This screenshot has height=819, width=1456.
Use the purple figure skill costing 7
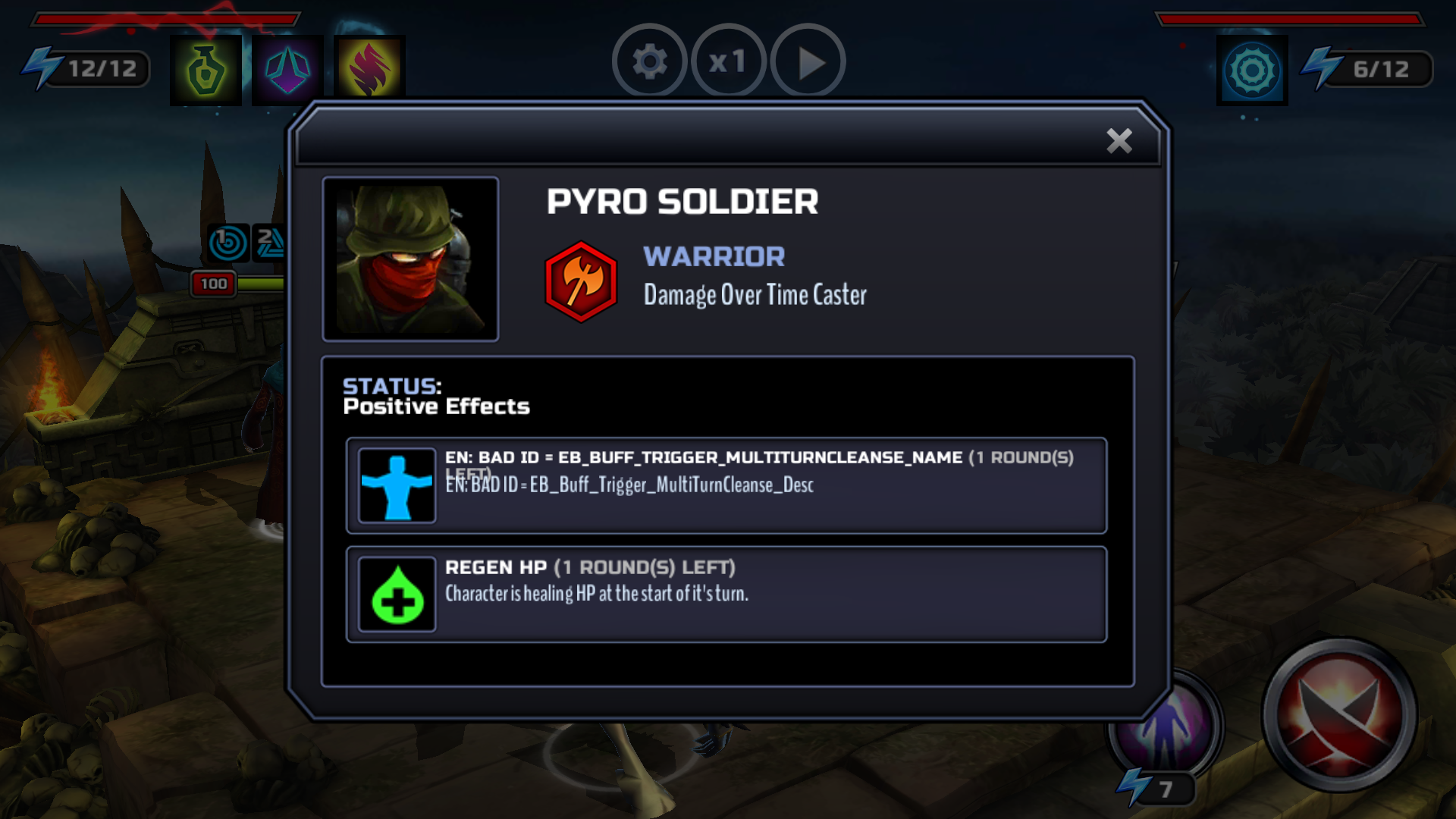click(1164, 728)
